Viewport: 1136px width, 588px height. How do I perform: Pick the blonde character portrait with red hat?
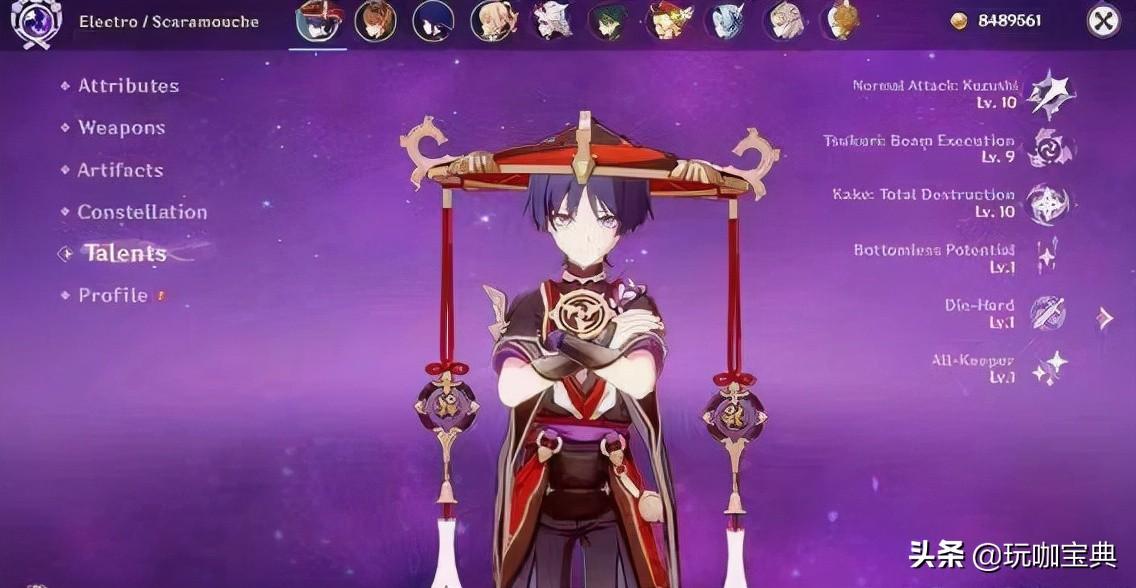(x=668, y=21)
